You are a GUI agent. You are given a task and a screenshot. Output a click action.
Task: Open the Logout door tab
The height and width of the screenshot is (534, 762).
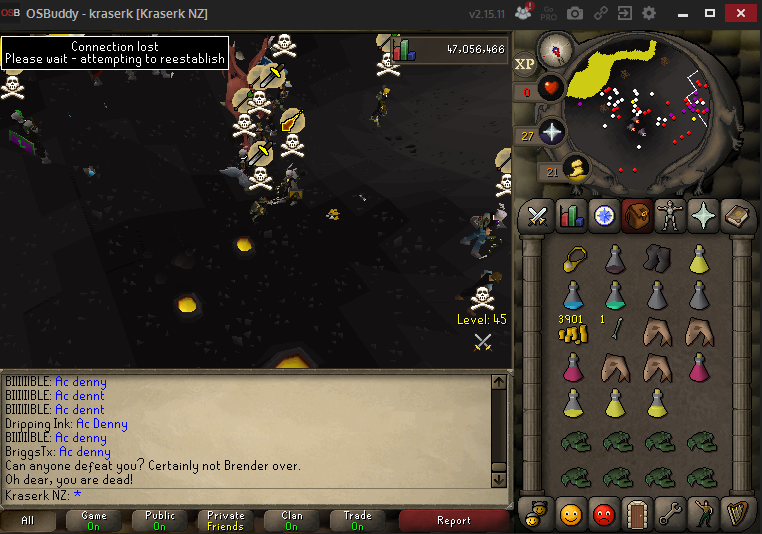tap(636, 514)
